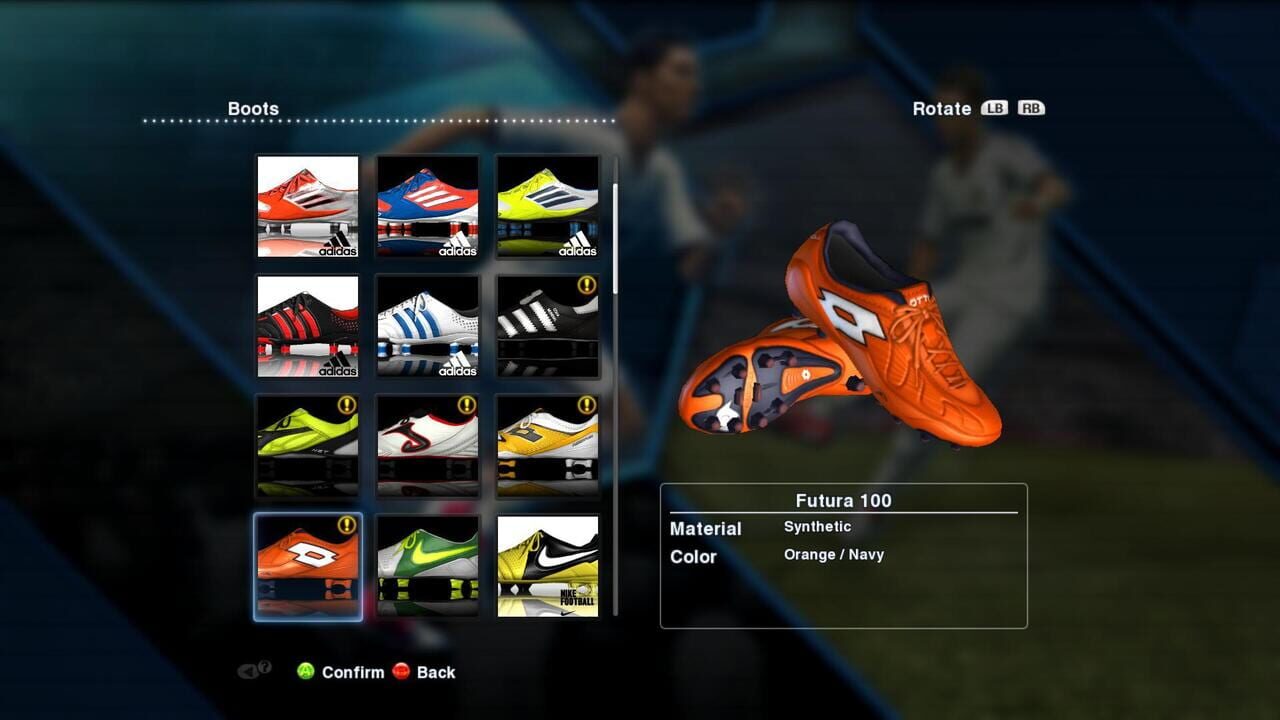
Task: Select the silver Nike boot with green swoosh
Action: [427, 565]
